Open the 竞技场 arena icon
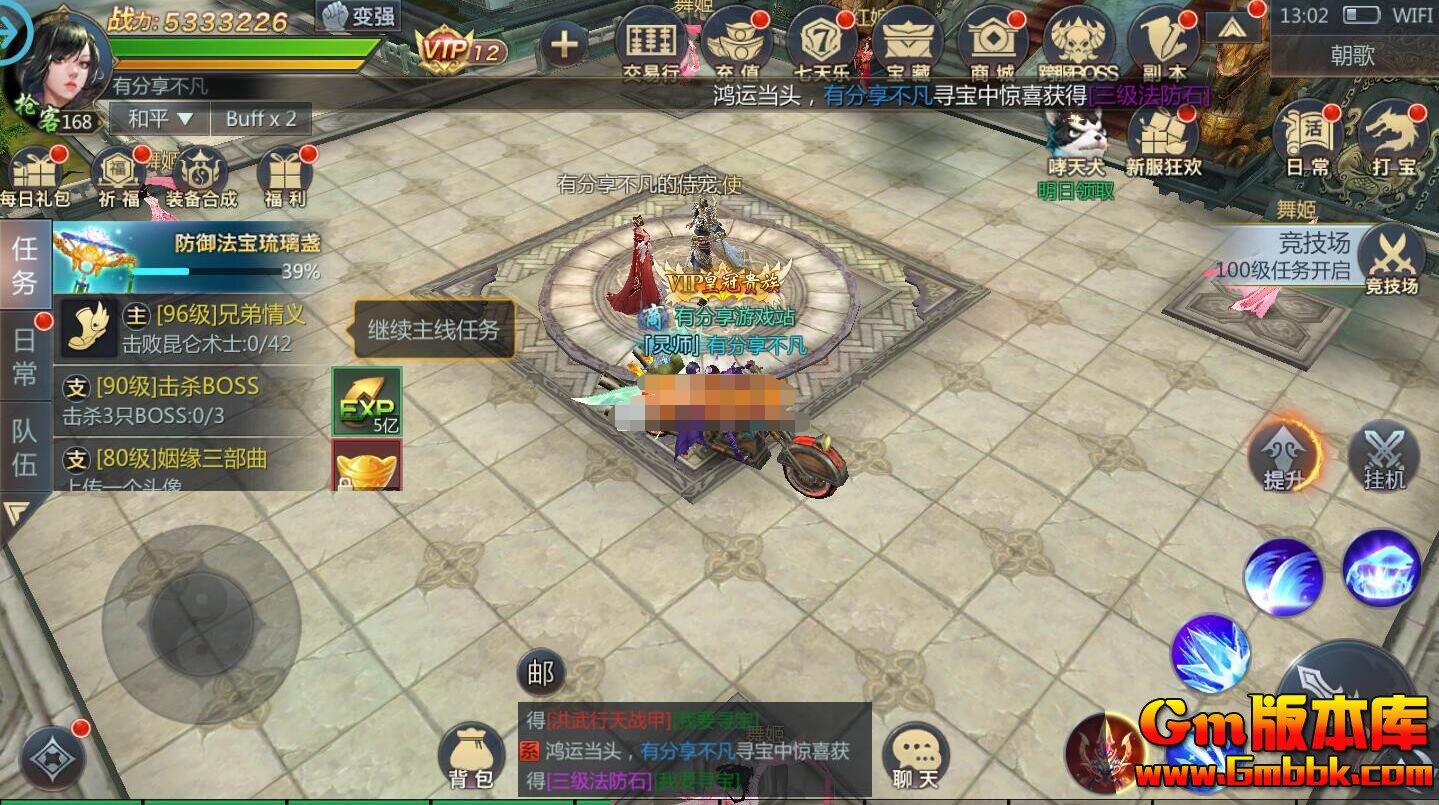 pyautogui.click(x=1393, y=258)
